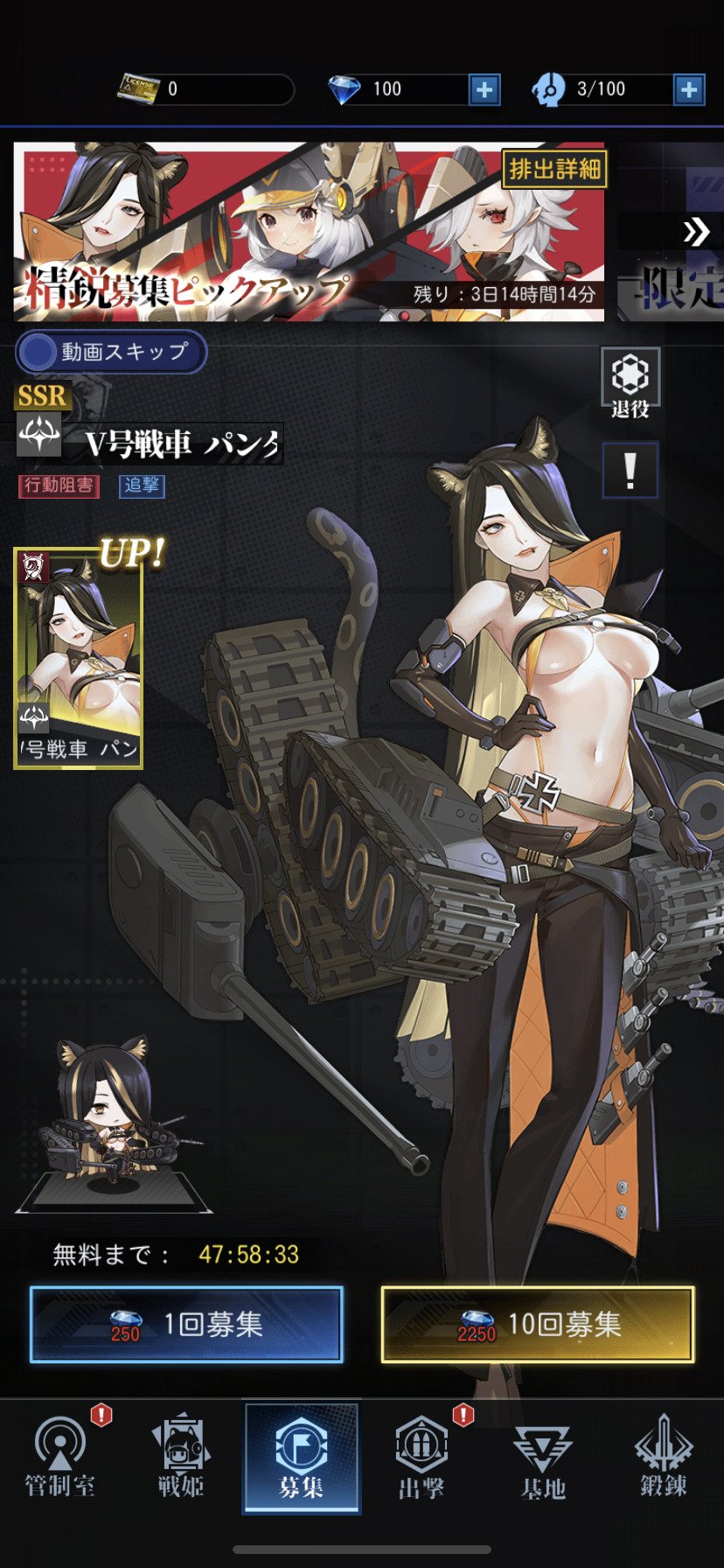Add more diamonds with the plus button
The width and height of the screenshot is (724, 1568).
(x=484, y=89)
